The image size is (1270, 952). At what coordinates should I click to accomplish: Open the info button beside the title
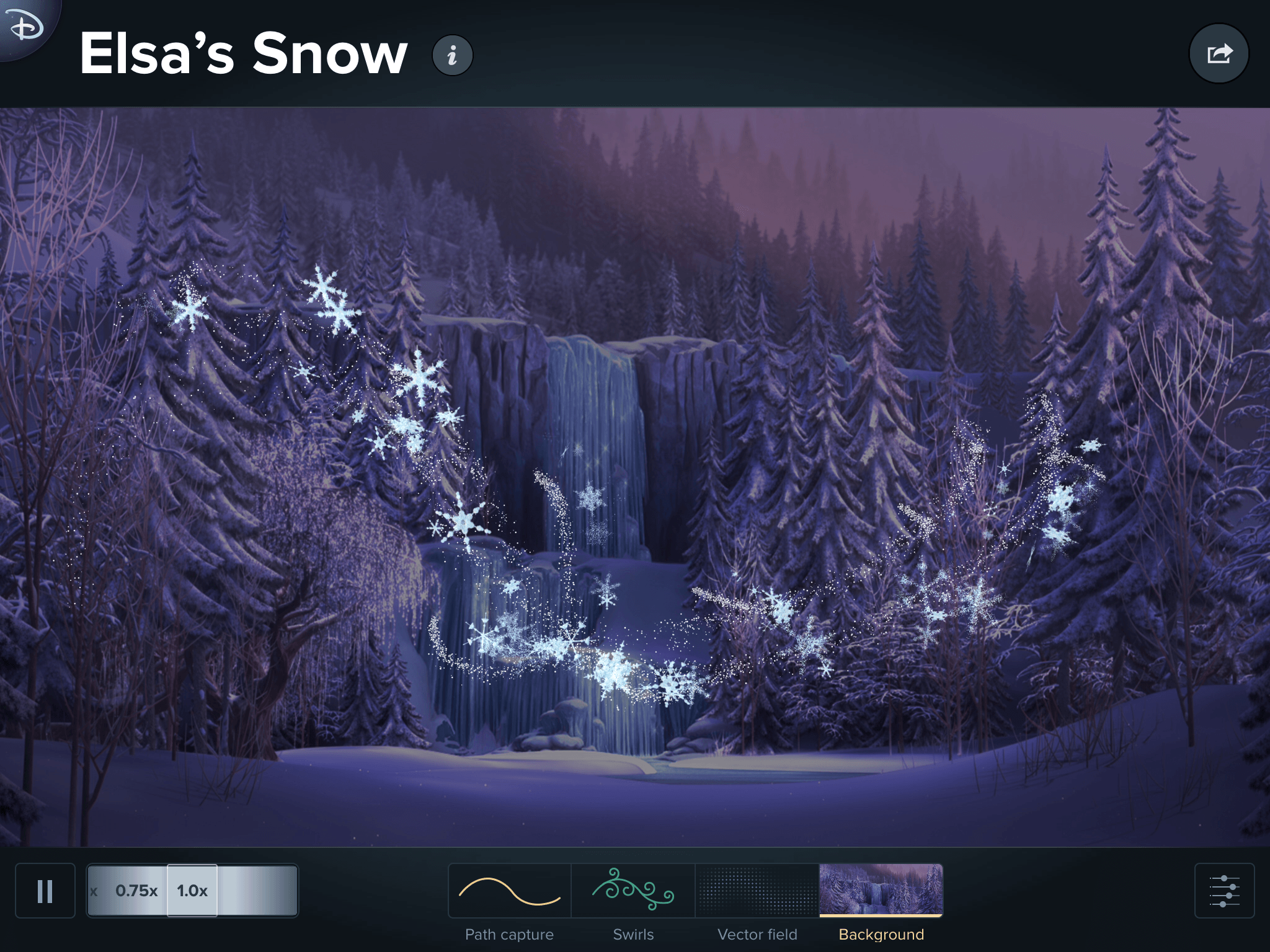click(452, 55)
